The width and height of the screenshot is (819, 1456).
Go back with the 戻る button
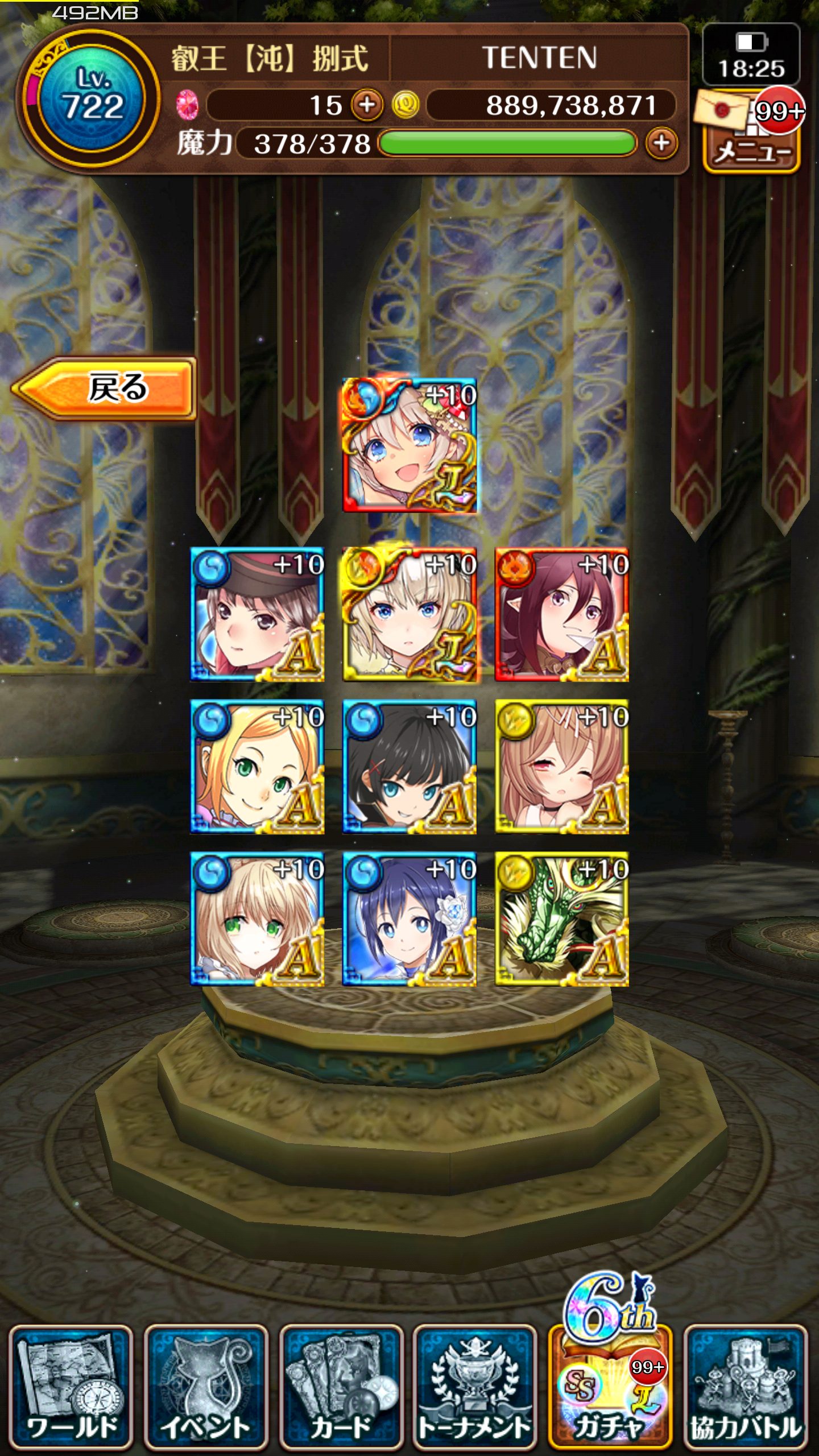[x=105, y=388]
